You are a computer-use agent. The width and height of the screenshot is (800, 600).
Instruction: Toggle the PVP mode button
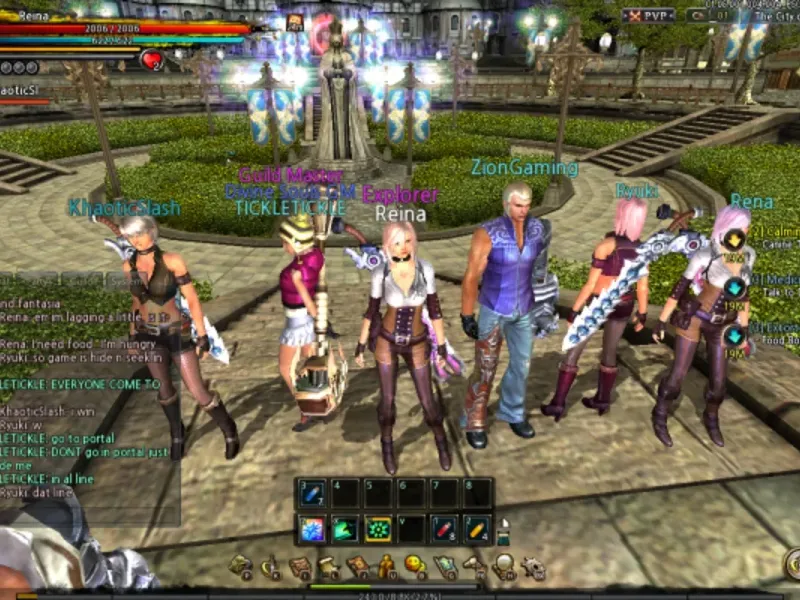[x=647, y=15]
